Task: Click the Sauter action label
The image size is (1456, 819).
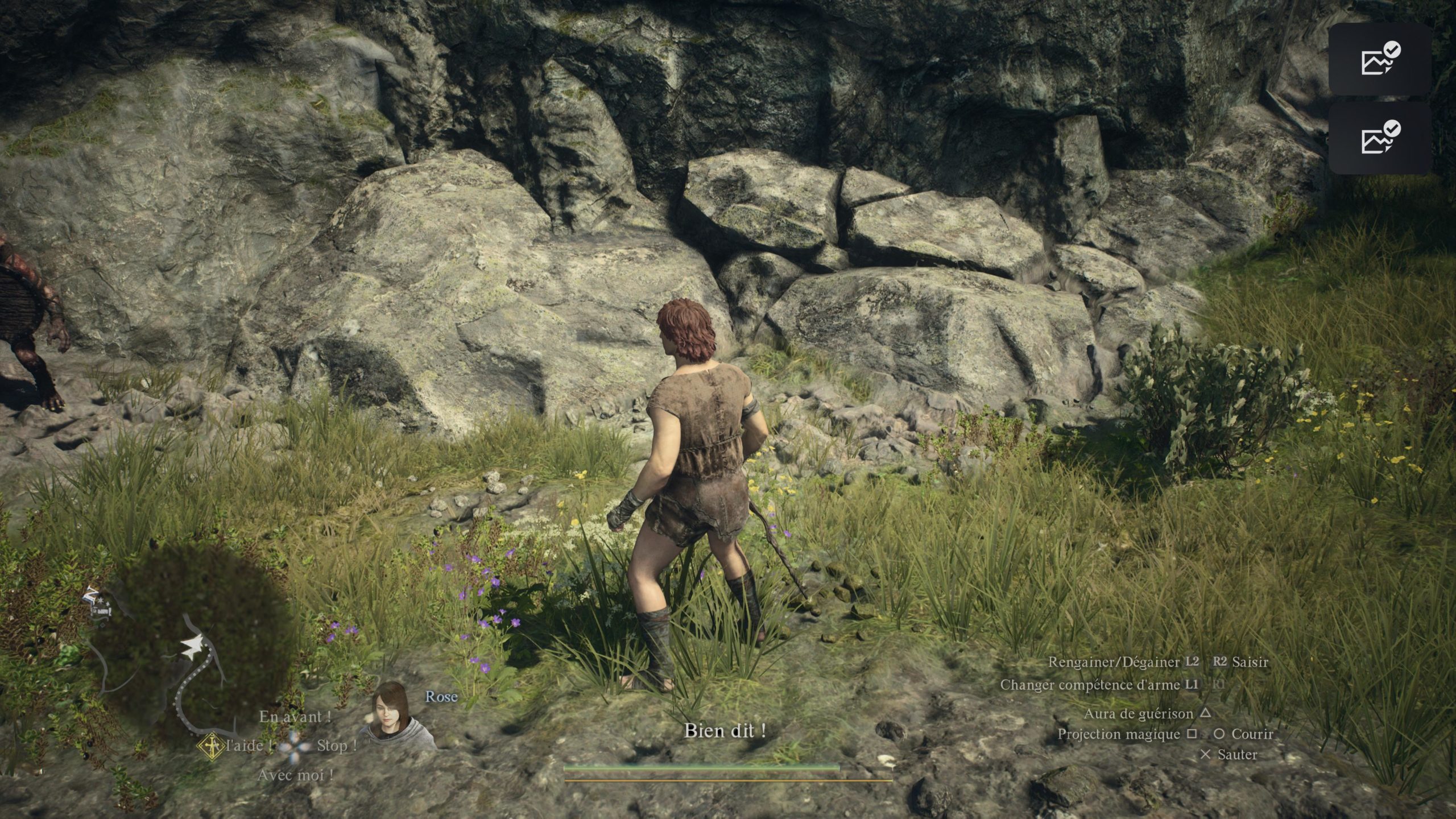Action: pos(1237,755)
